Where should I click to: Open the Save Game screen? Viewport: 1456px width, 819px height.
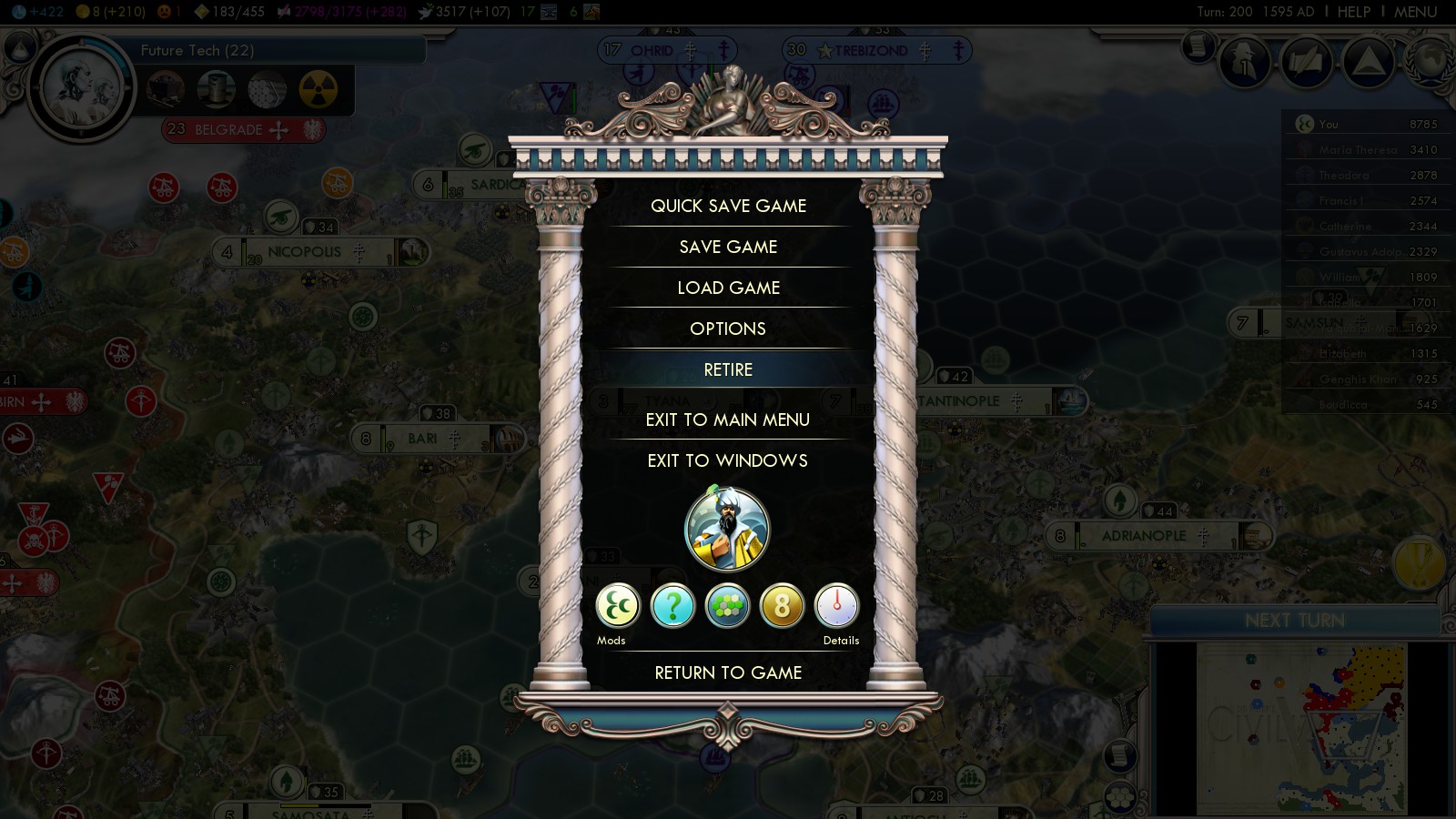728,247
